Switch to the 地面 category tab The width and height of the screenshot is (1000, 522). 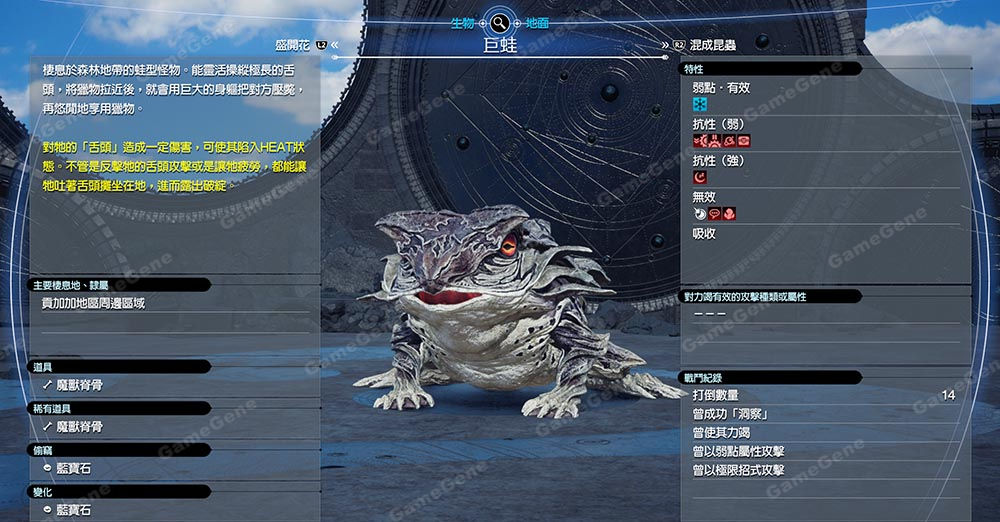point(536,22)
